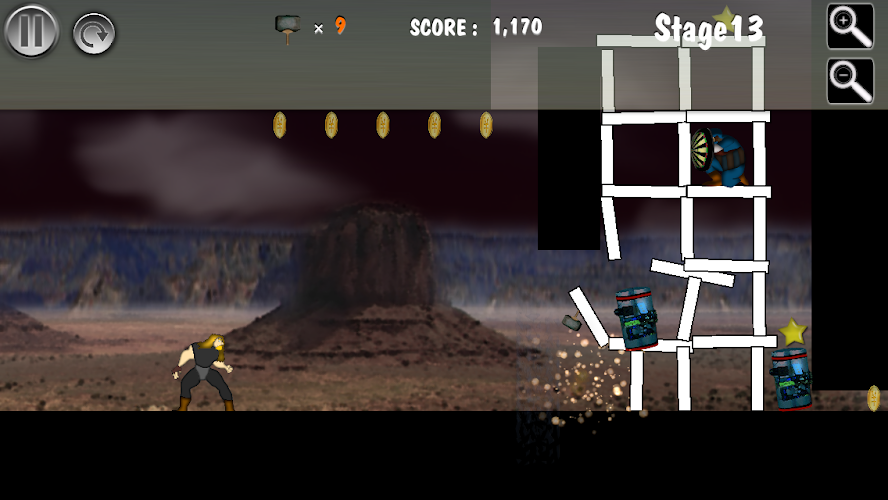The height and width of the screenshot is (500, 888).
Task: Zoom out with the minus magnifier
Action: pos(850,81)
